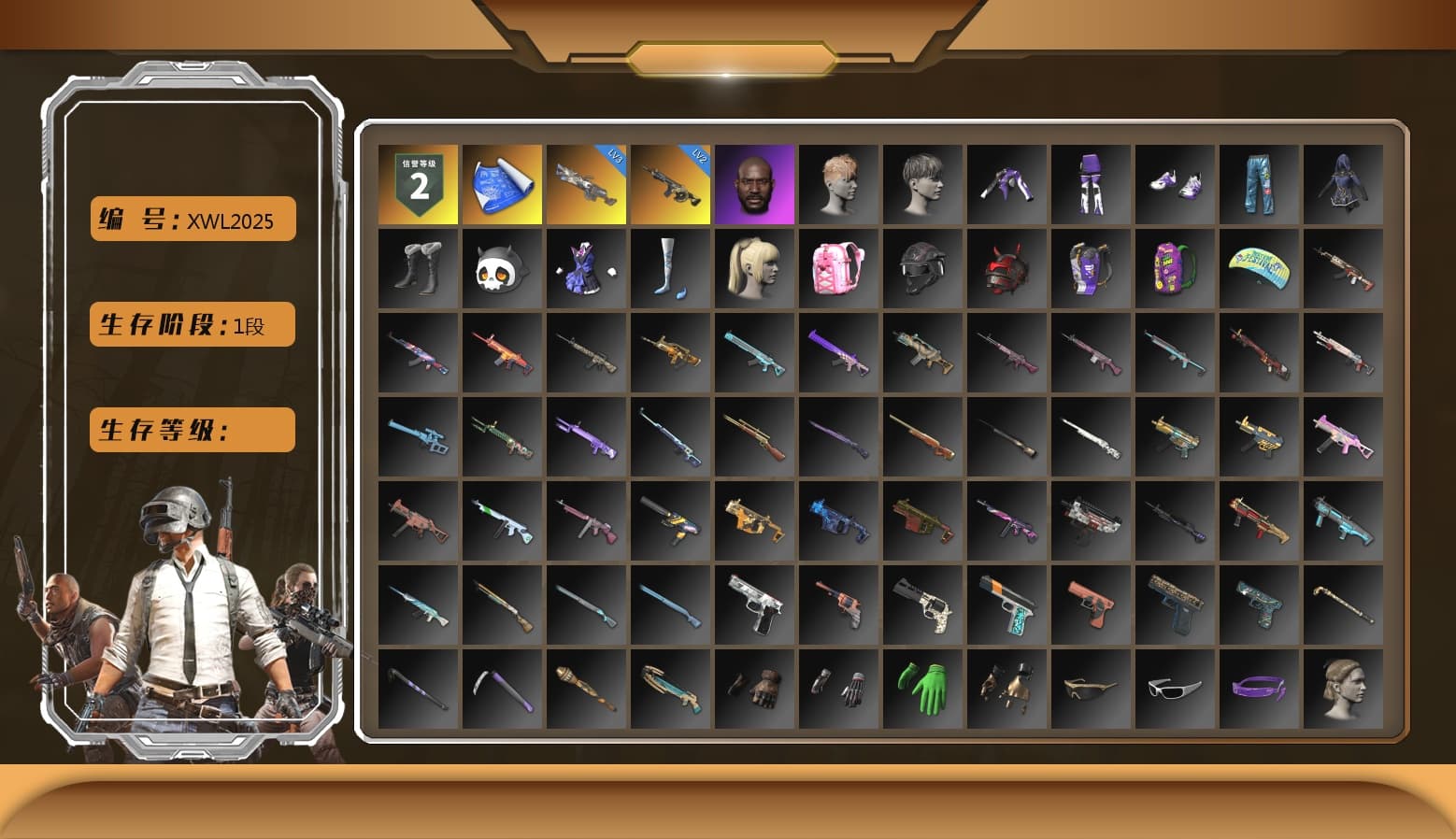Select the bright green gloves
Image resolution: width=1456 pixels, height=839 pixels.
coord(922,689)
